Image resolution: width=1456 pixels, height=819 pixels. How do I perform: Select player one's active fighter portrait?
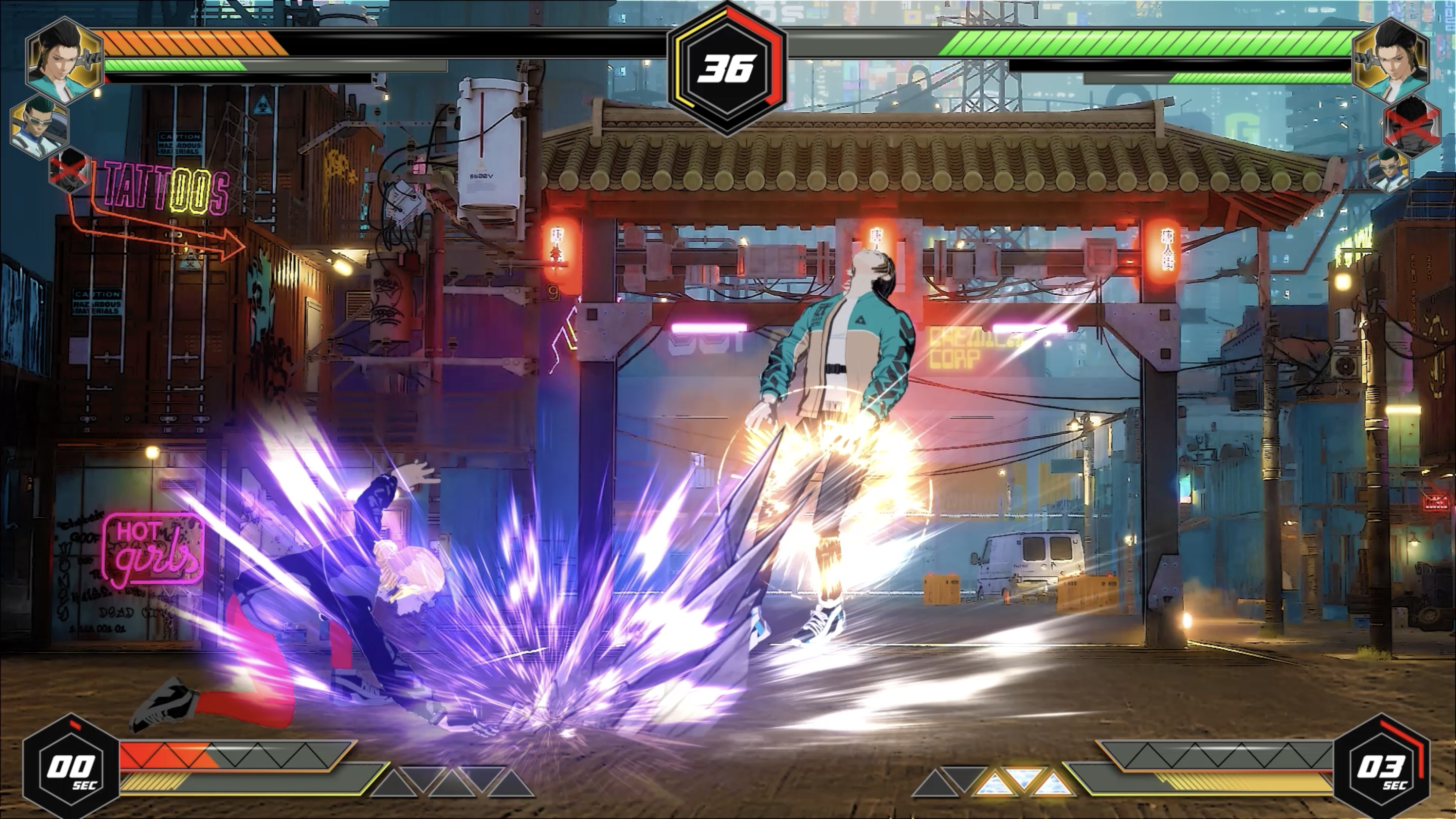tap(64, 59)
